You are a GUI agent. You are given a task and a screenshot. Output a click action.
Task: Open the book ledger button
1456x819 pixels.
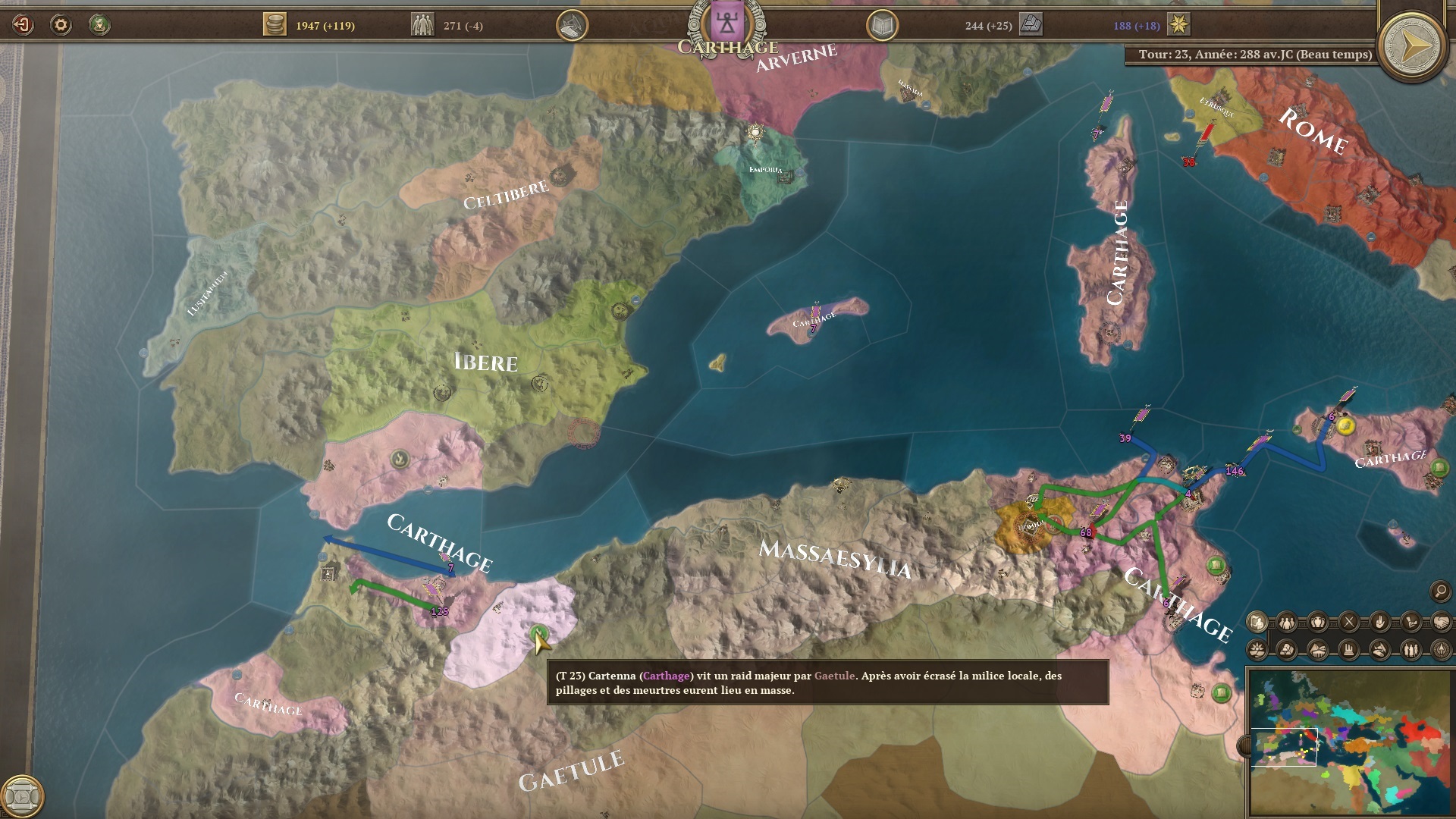tap(882, 26)
